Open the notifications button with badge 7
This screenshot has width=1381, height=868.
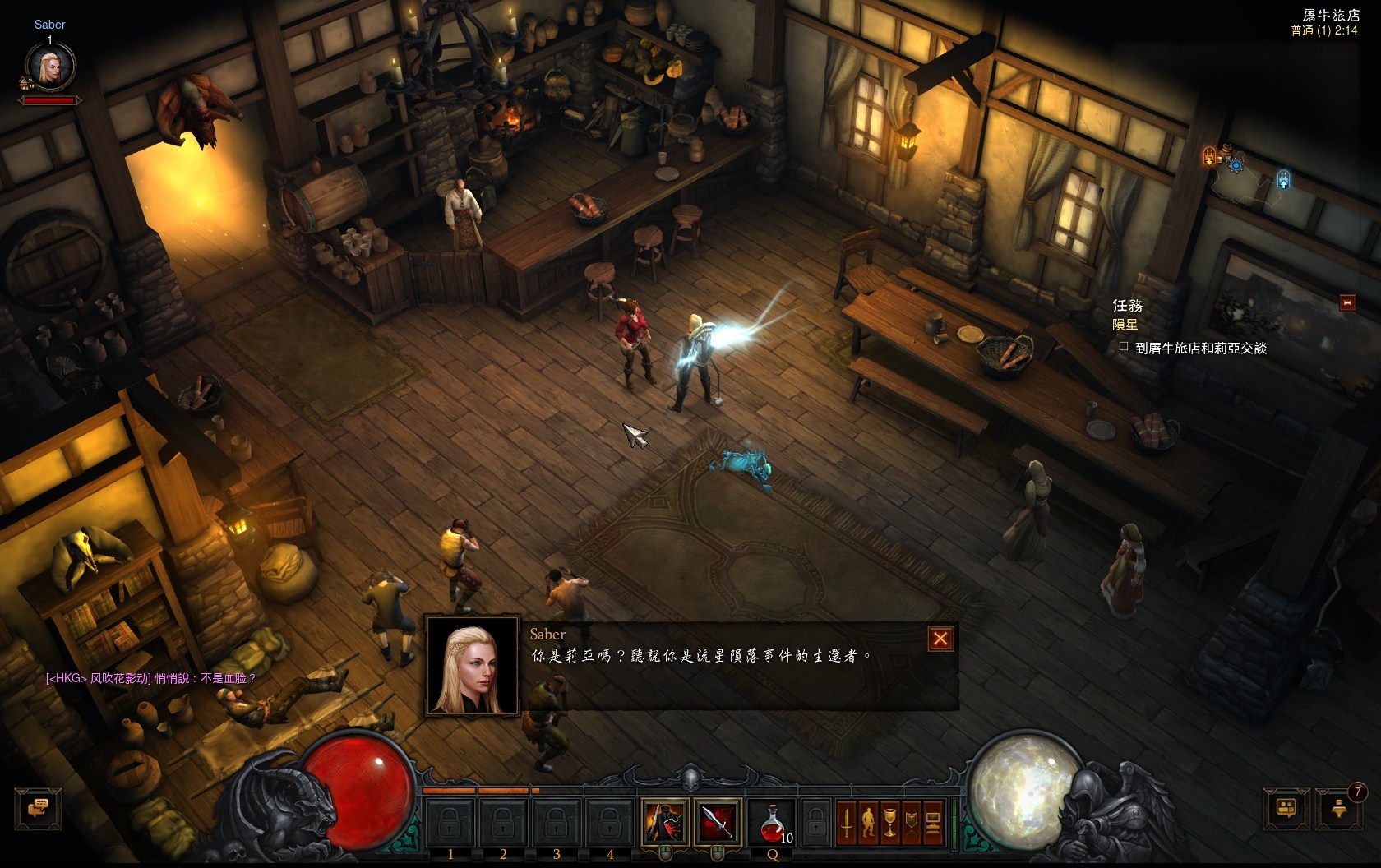tap(1338, 808)
